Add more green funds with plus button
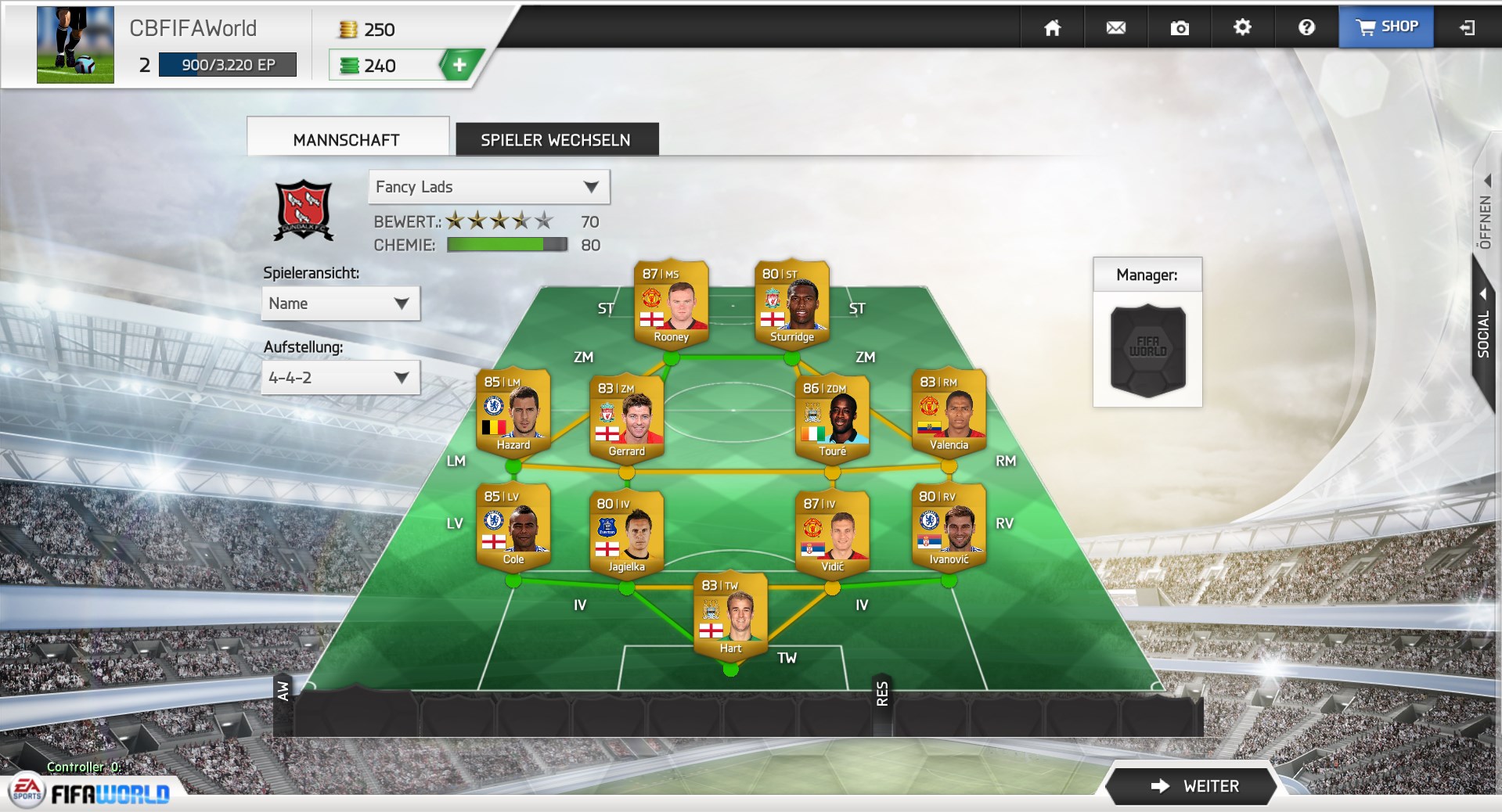 coord(459,66)
